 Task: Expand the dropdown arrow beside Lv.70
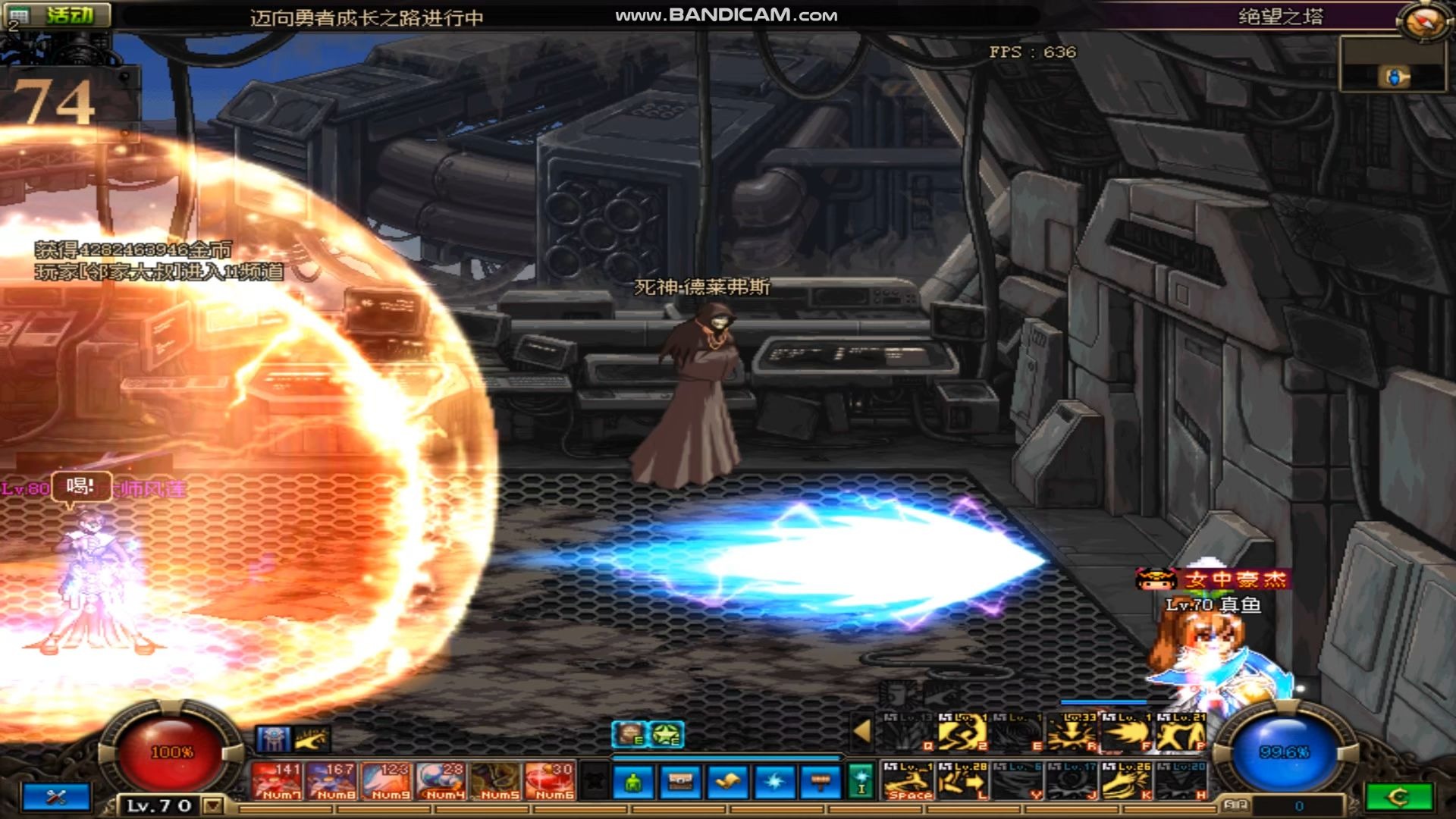coord(213,805)
